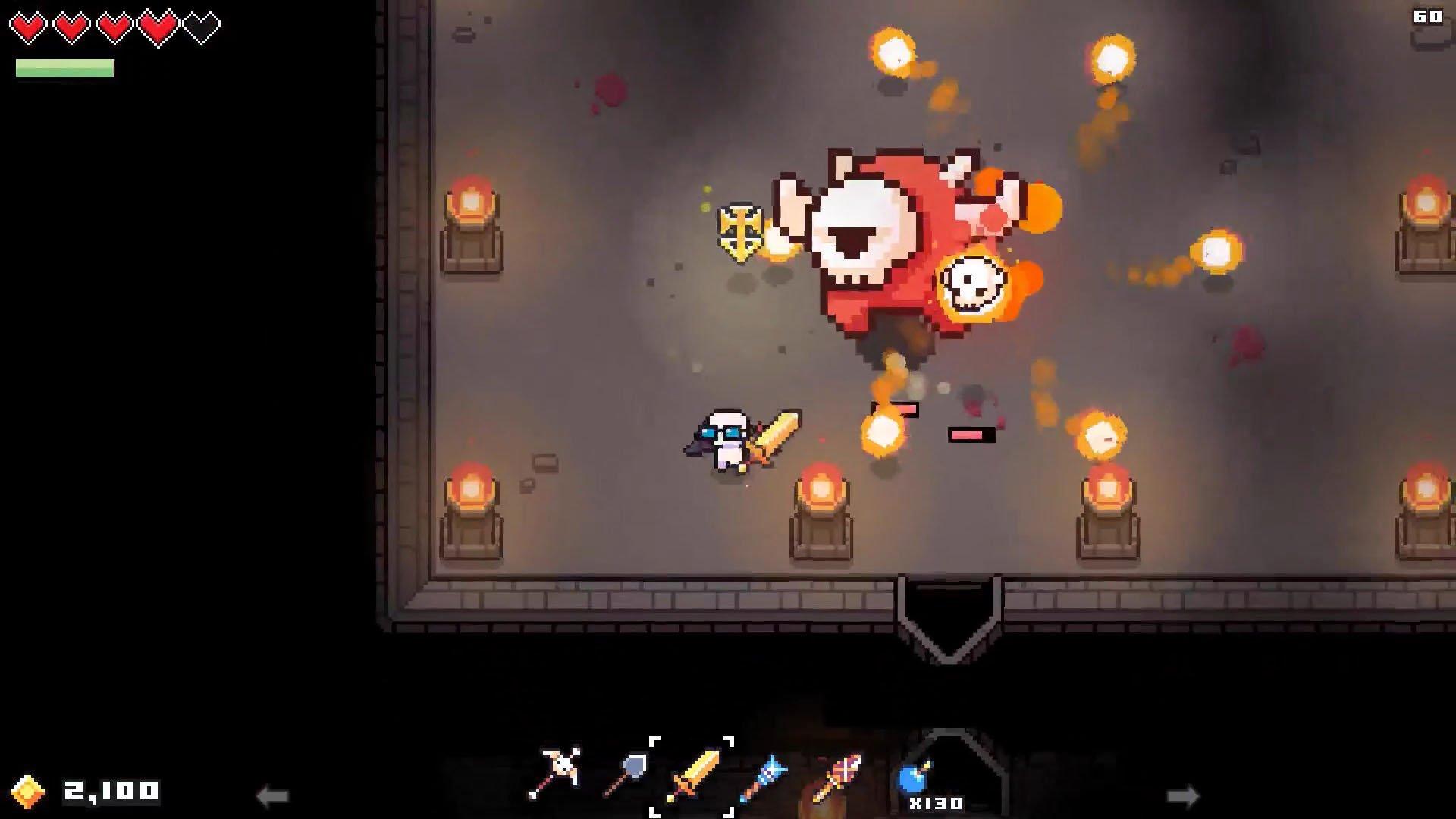Click the green experience bar under the hearts
The width and height of the screenshot is (1456, 819).
coord(64,68)
